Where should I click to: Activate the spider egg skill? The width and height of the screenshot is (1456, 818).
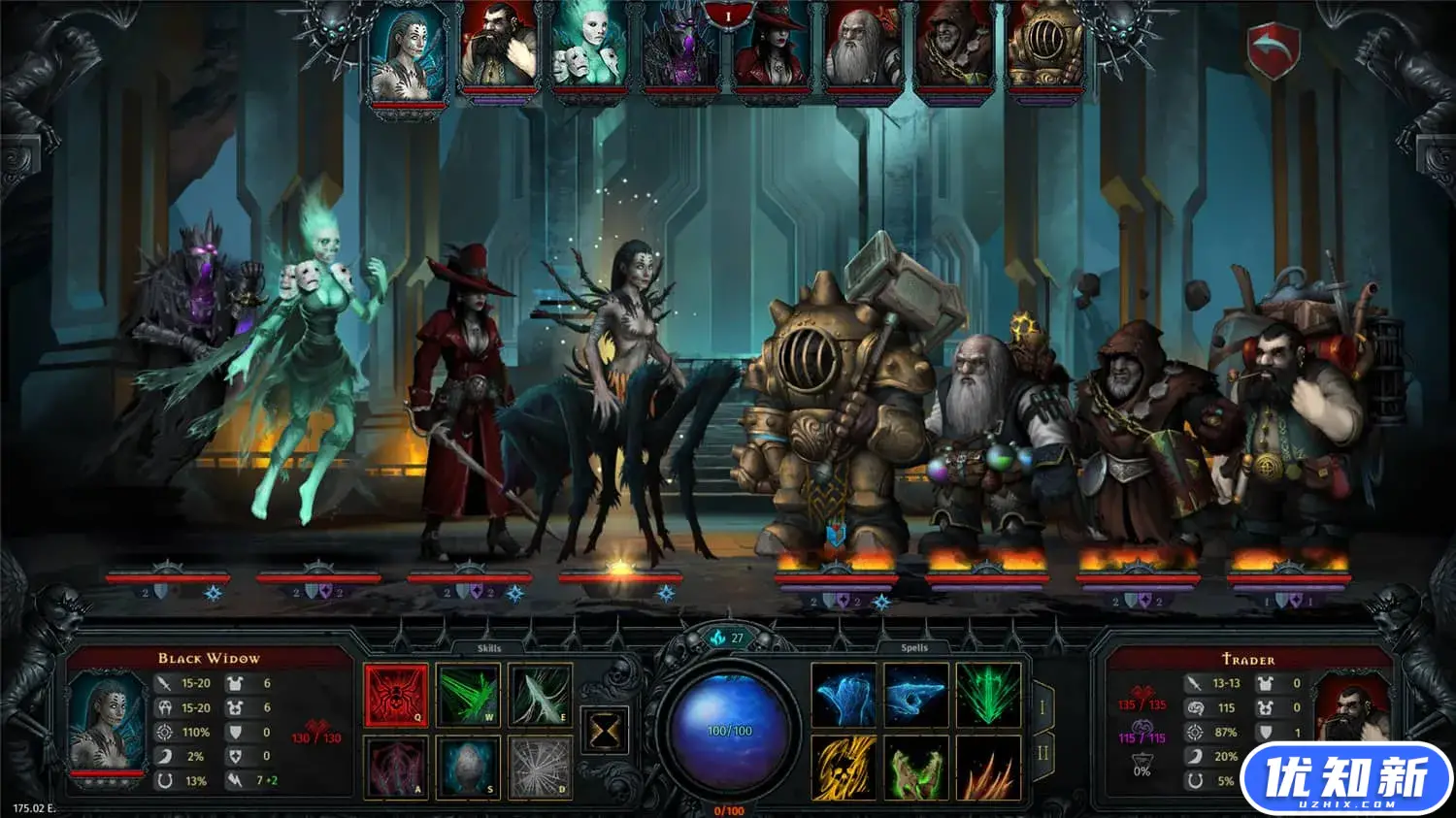tap(468, 767)
